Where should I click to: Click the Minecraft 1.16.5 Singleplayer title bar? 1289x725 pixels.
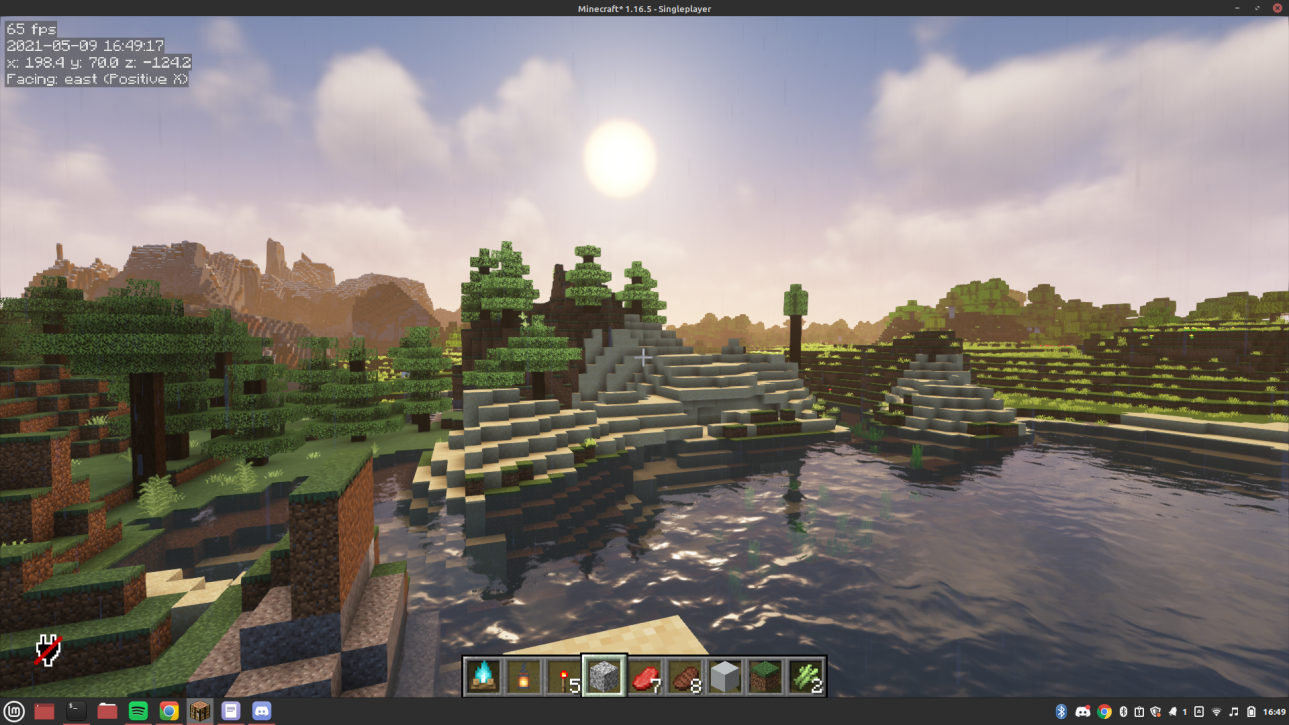pos(644,8)
